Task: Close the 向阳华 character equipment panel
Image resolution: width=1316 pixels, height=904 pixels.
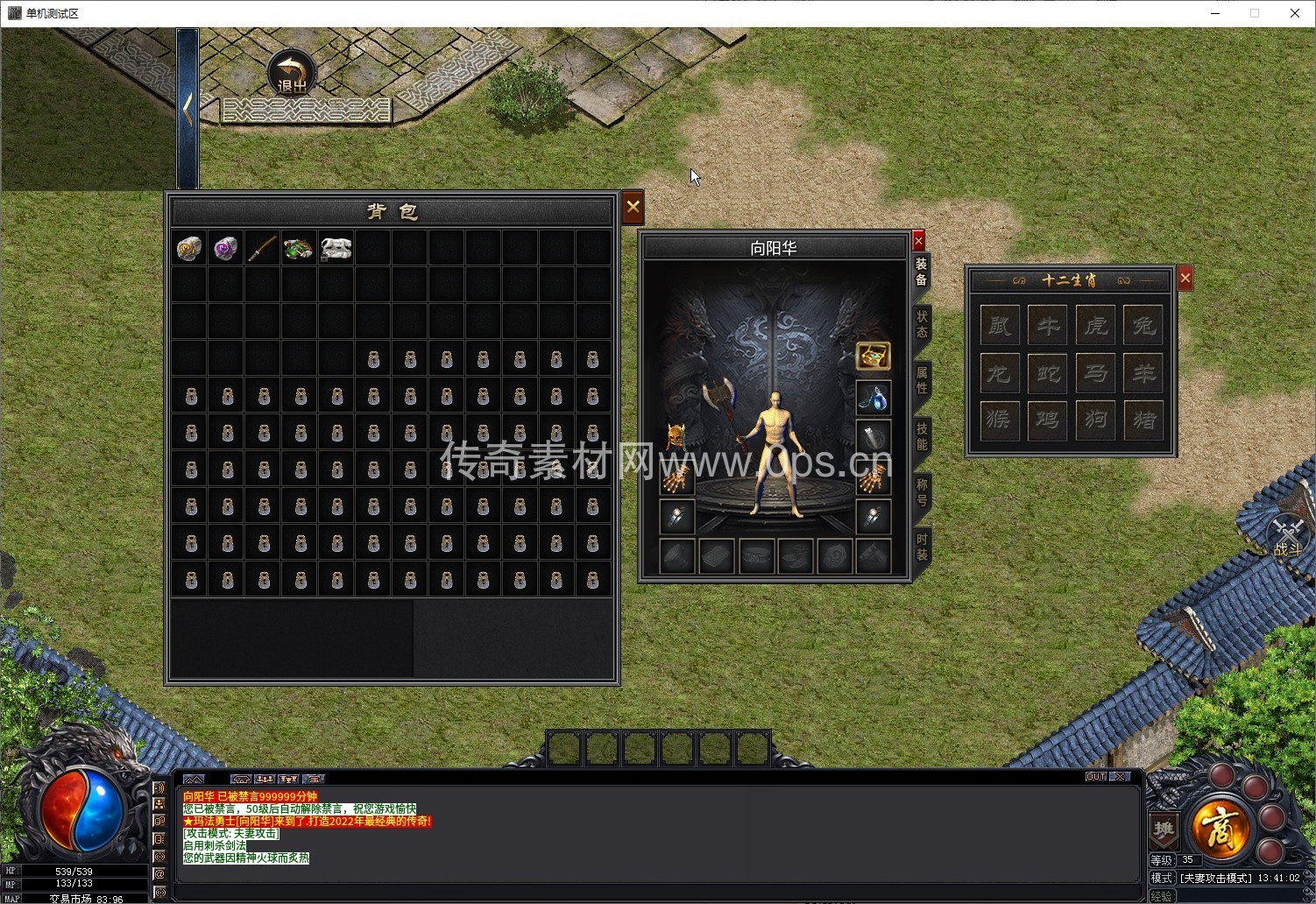Action: (x=918, y=241)
